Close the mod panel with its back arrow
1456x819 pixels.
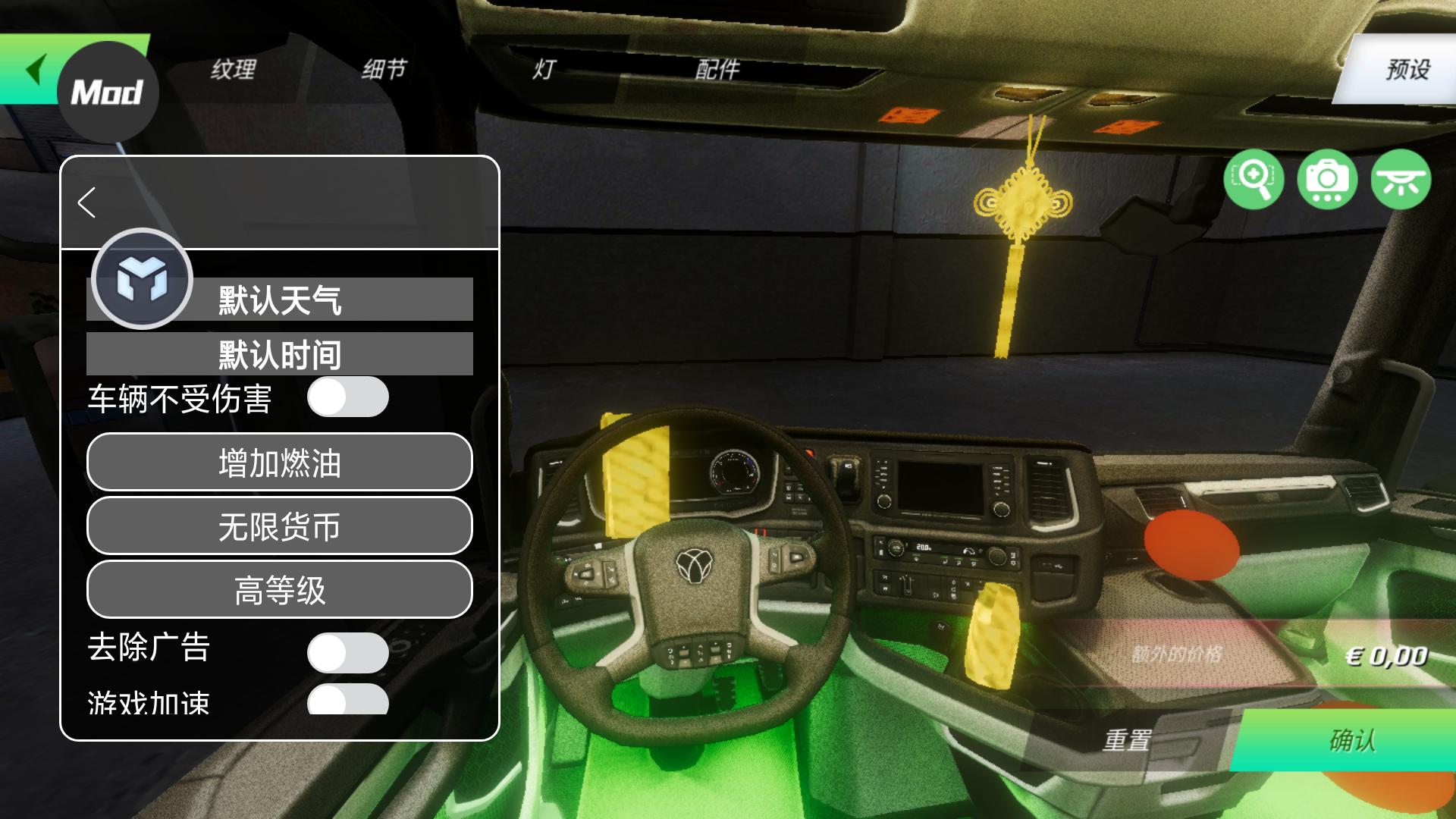(x=87, y=202)
